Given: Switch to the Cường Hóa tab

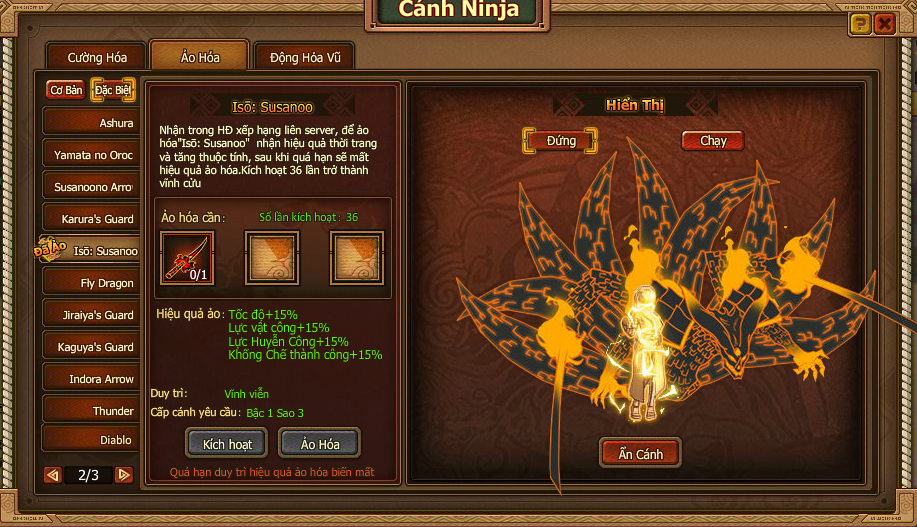Looking at the screenshot, I should pos(97,57).
